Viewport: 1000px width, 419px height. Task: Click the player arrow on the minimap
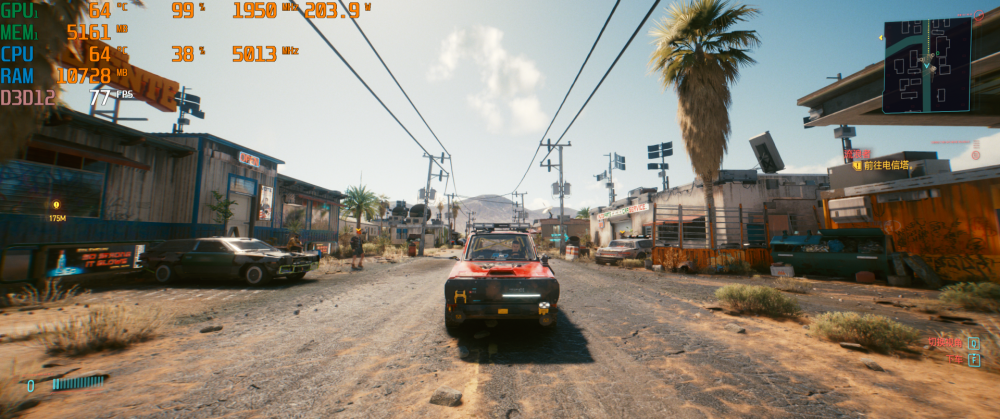coord(928,62)
